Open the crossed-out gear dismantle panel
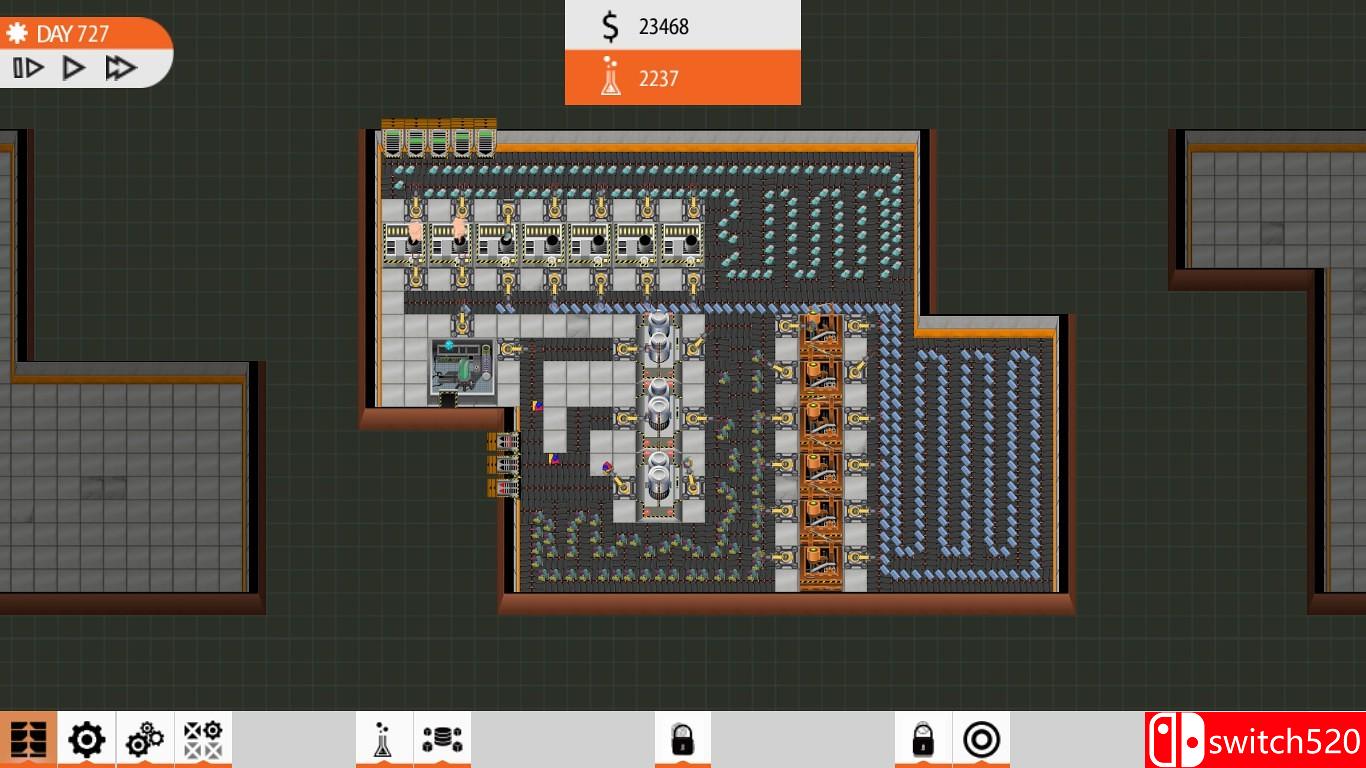This screenshot has height=768, width=1366. 202,738
